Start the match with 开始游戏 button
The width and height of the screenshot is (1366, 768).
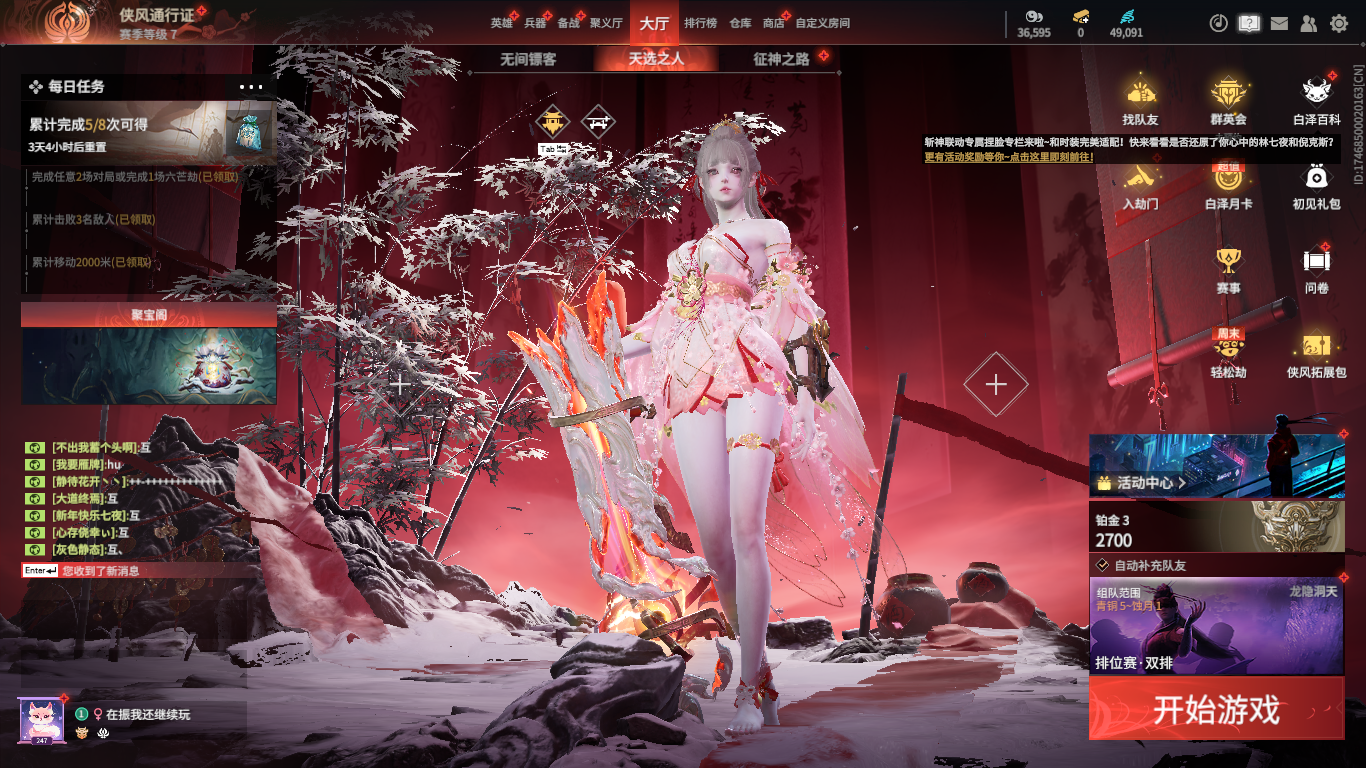(1216, 709)
